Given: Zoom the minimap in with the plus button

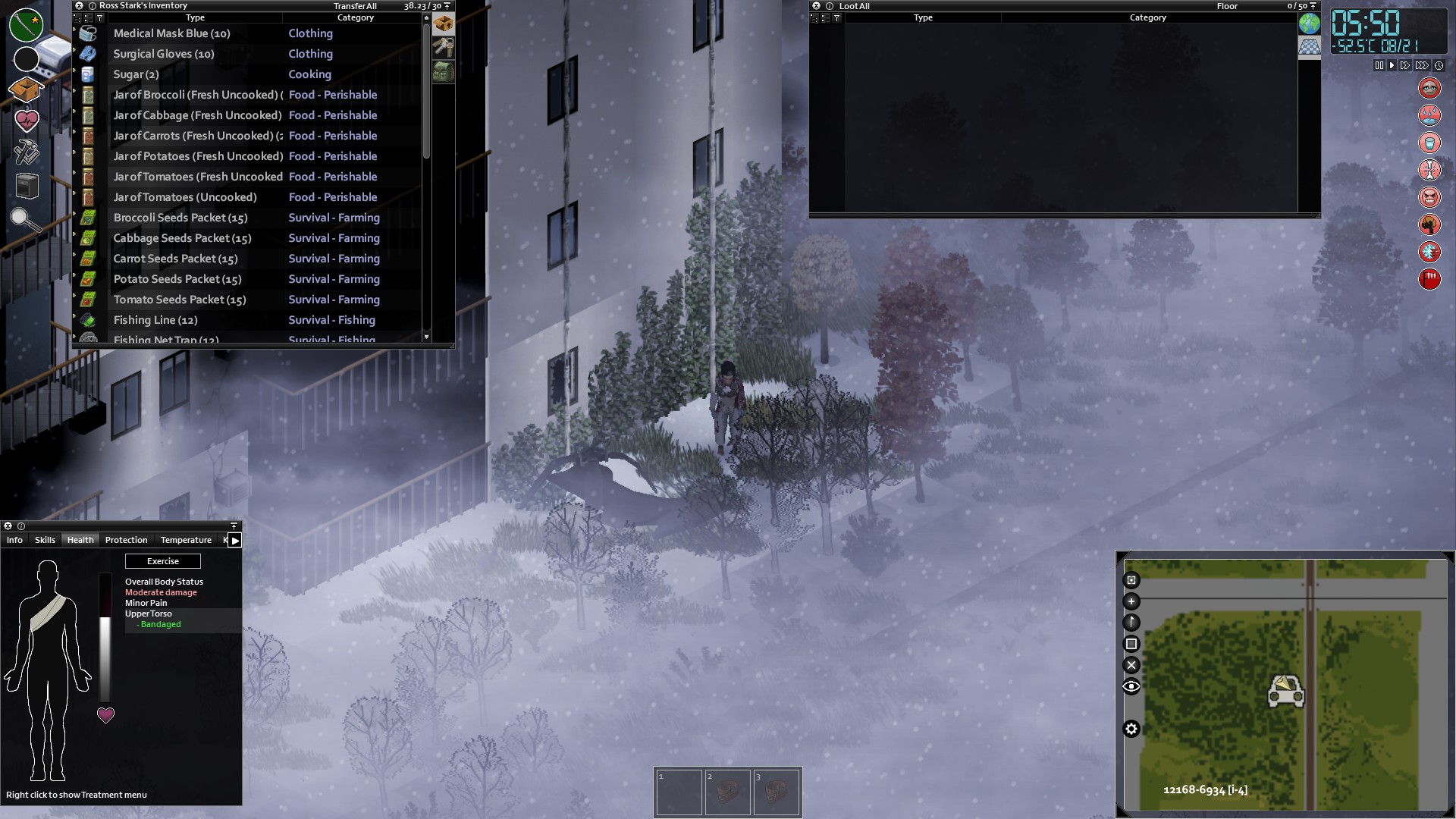Looking at the screenshot, I should pos(1131,601).
